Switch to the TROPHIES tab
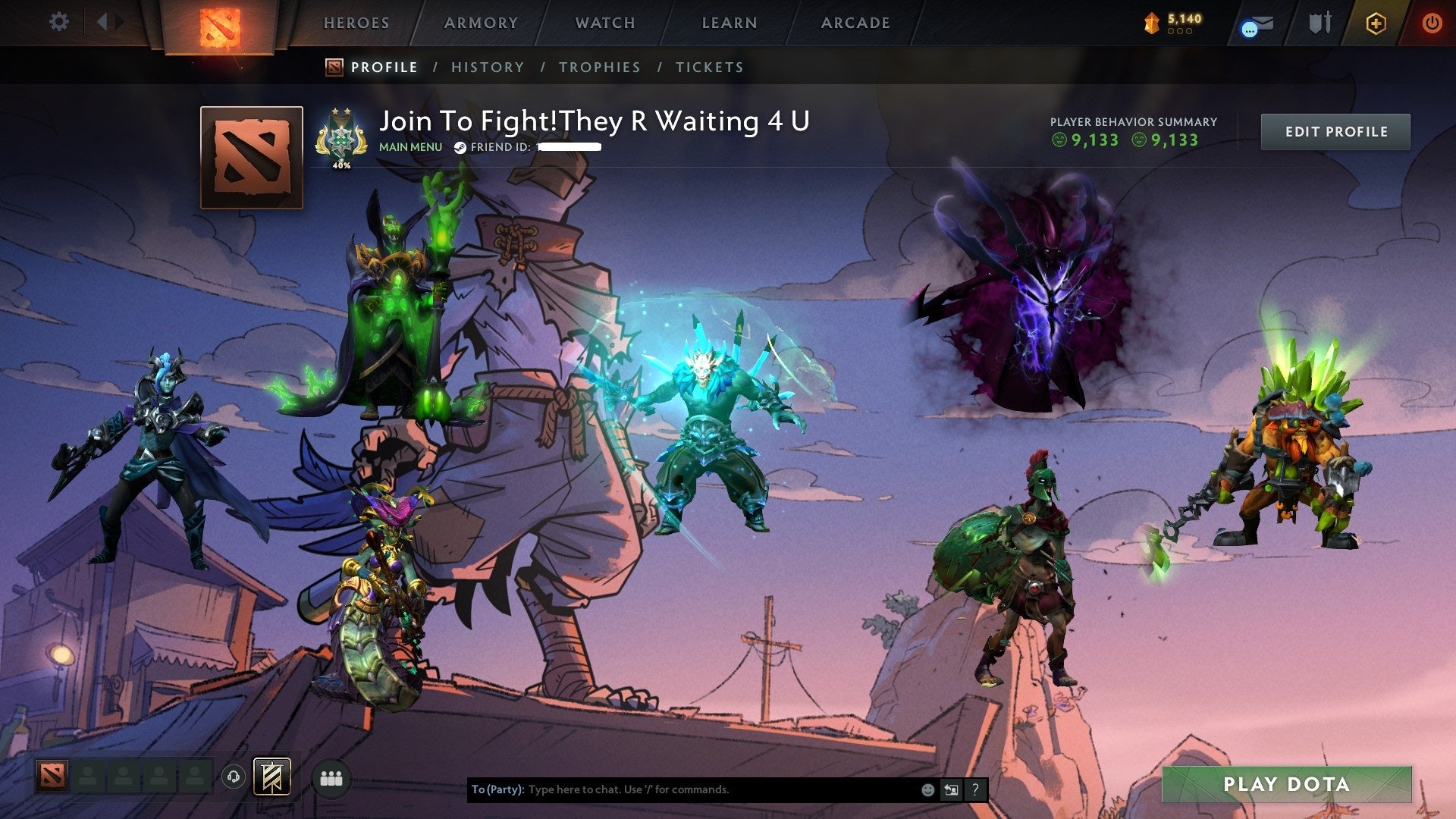The width and height of the screenshot is (1456, 819). click(x=599, y=67)
